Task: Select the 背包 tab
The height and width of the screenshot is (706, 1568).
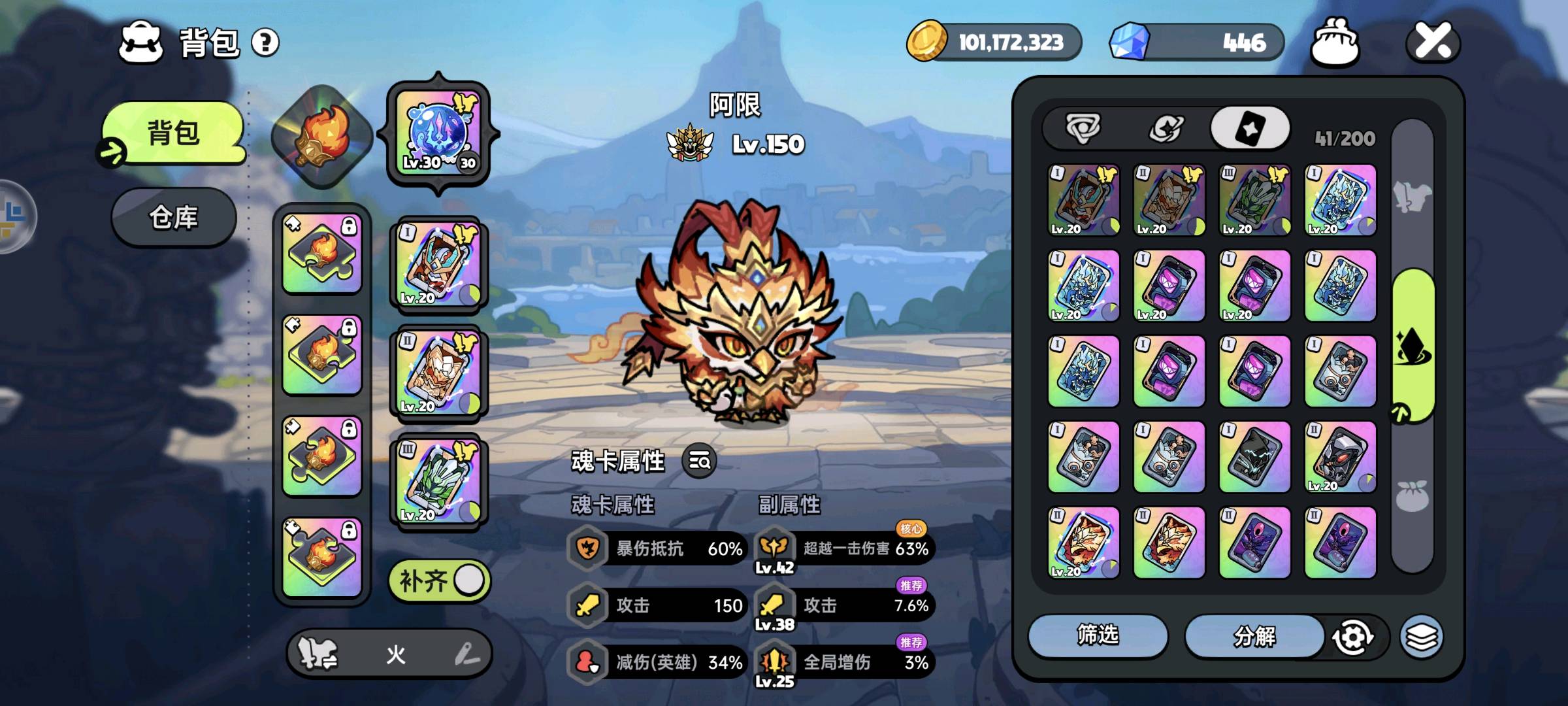Action: click(173, 133)
